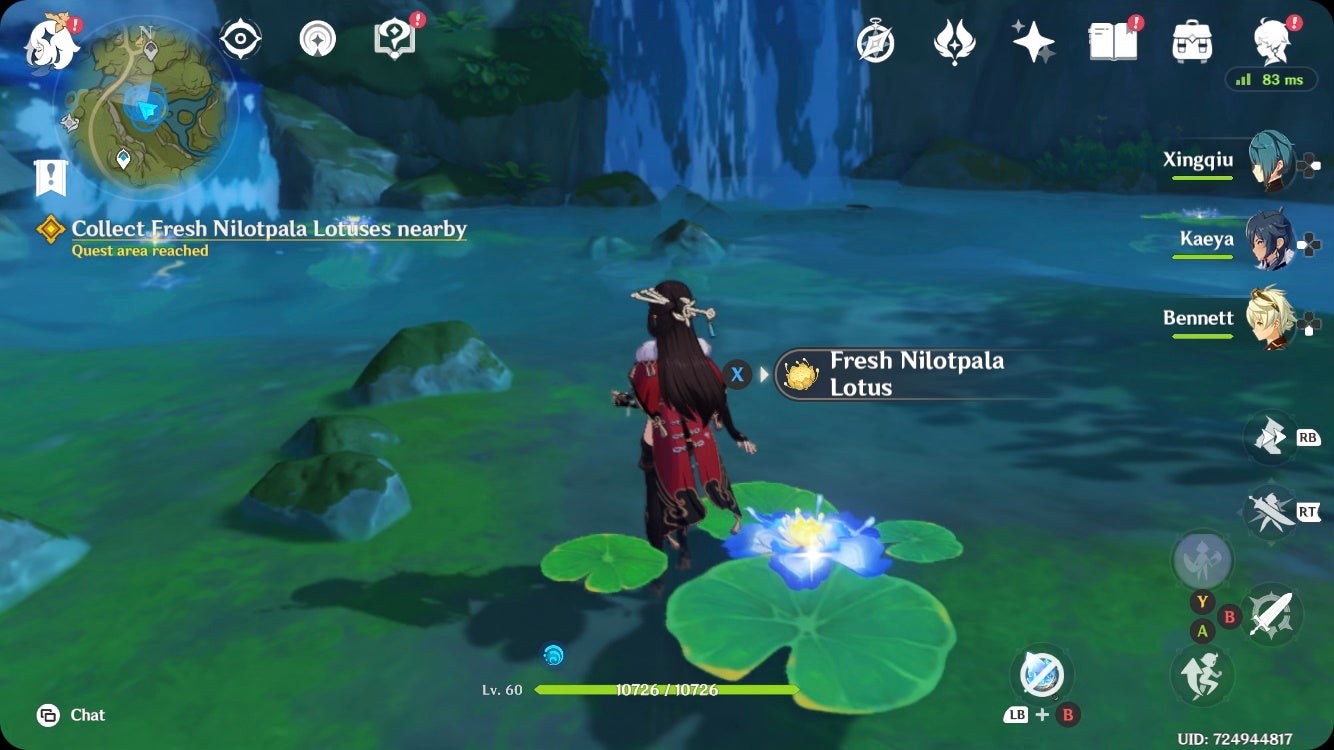Open the inventory backpack icon
The height and width of the screenshot is (750, 1334).
pyautogui.click(x=1190, y=42)
